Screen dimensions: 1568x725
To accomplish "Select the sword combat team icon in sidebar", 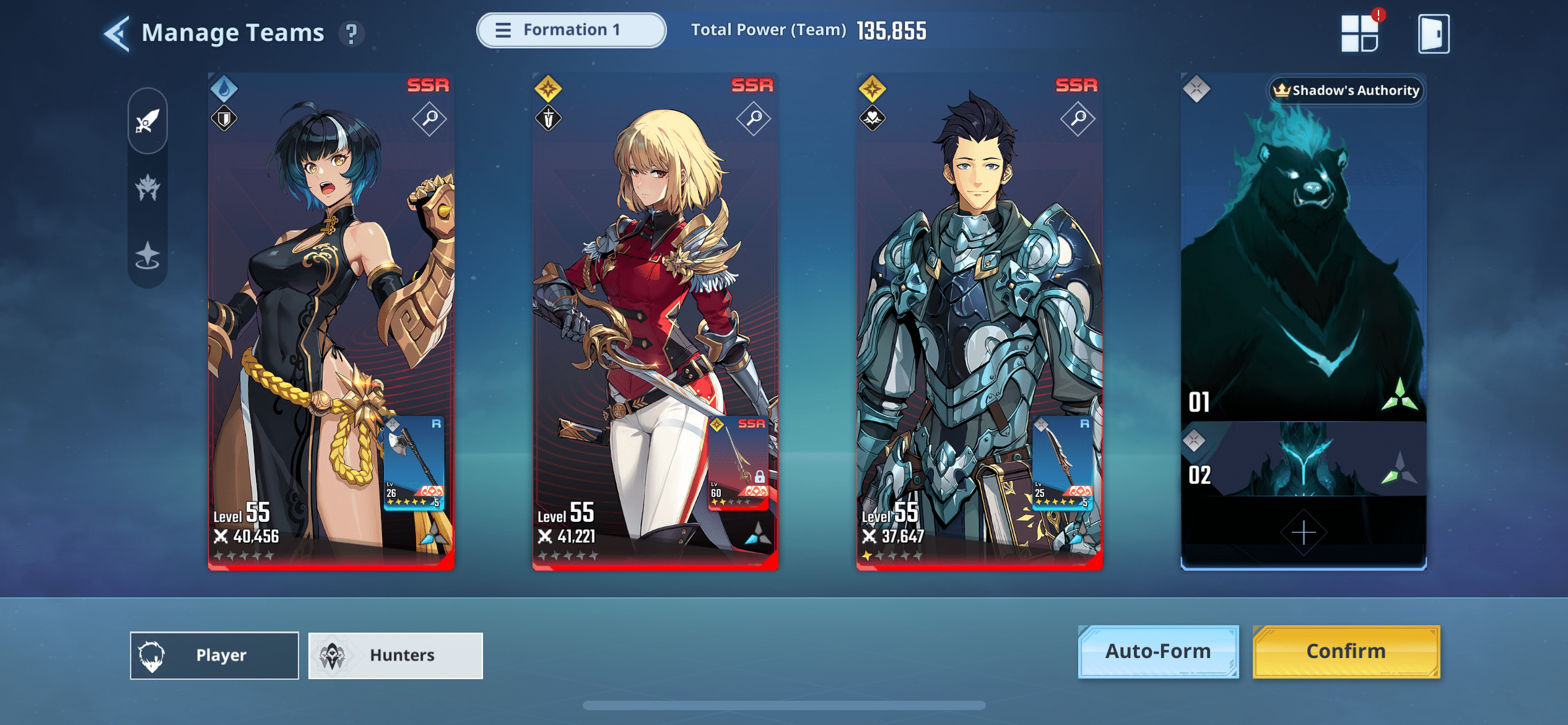I will tap(147, 123).
